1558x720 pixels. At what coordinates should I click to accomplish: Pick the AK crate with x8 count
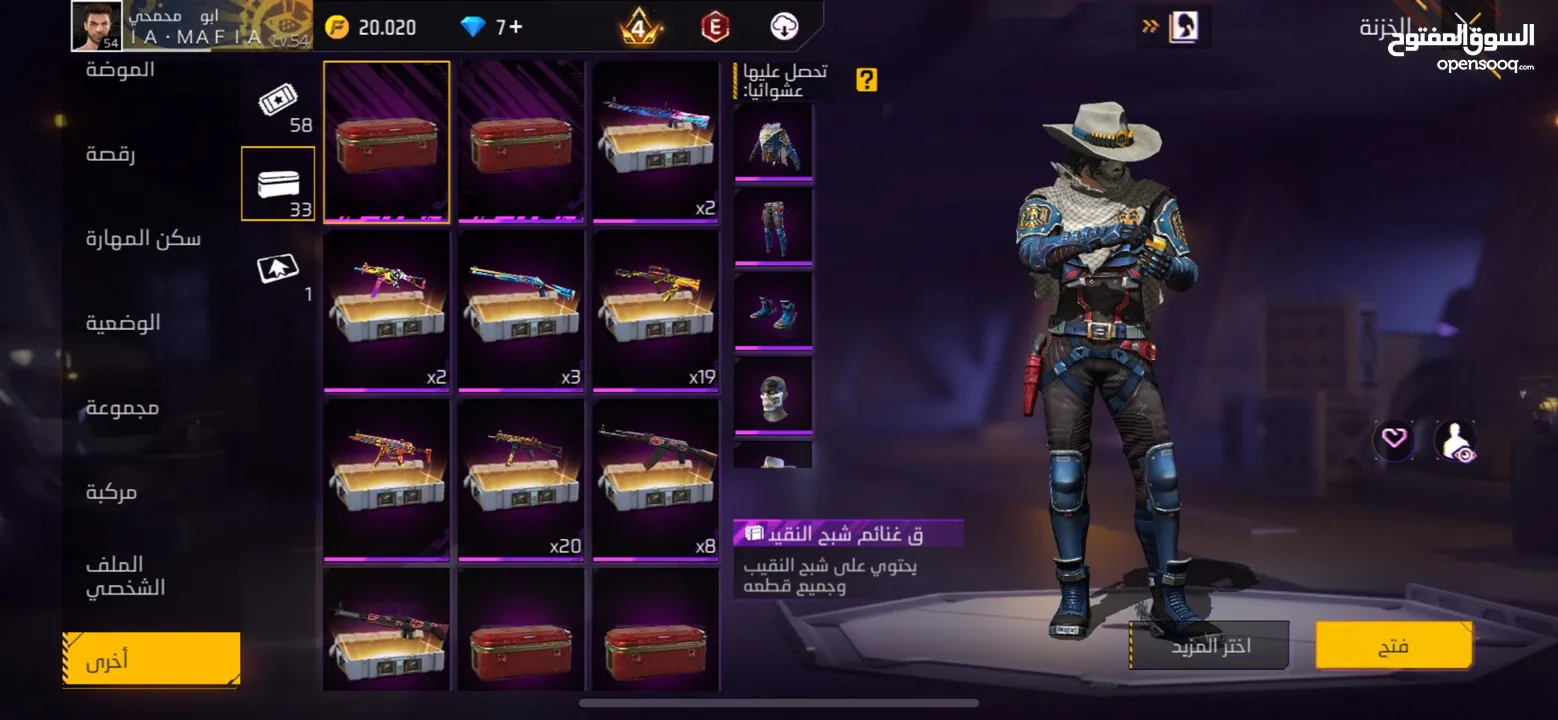coord(656,478)
